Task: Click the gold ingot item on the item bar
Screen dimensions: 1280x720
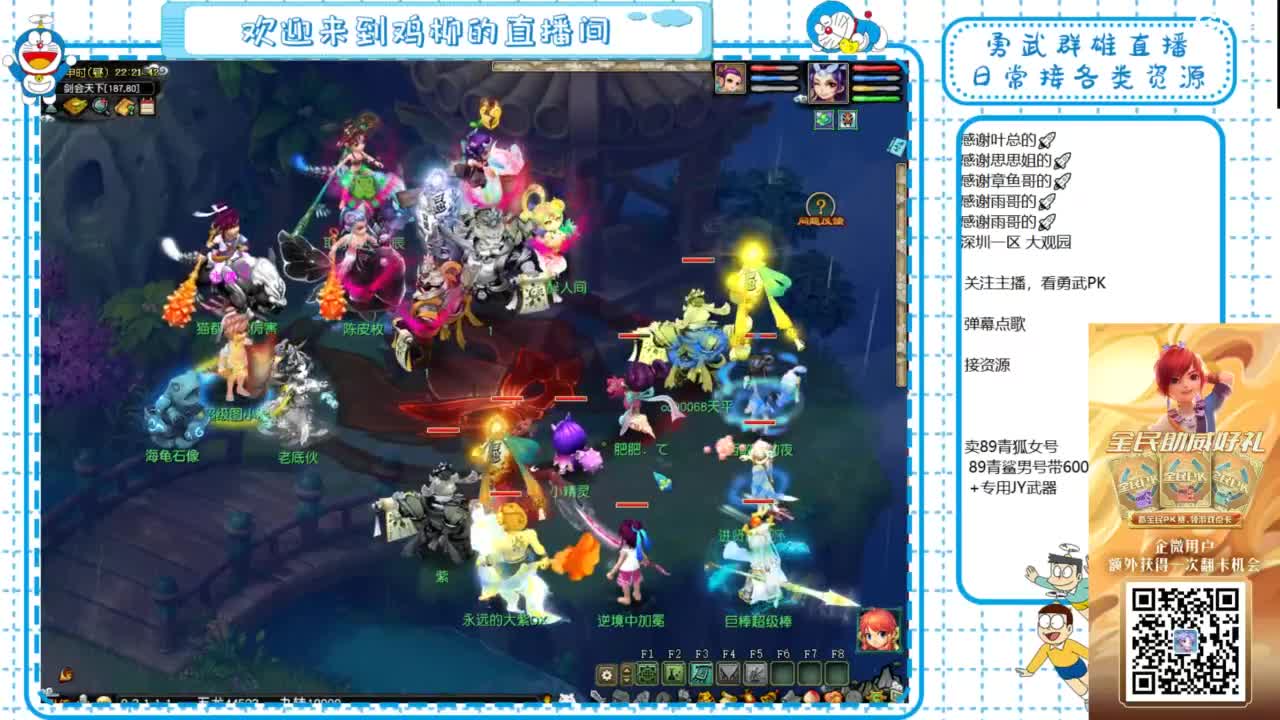Action: coord(726,697)
